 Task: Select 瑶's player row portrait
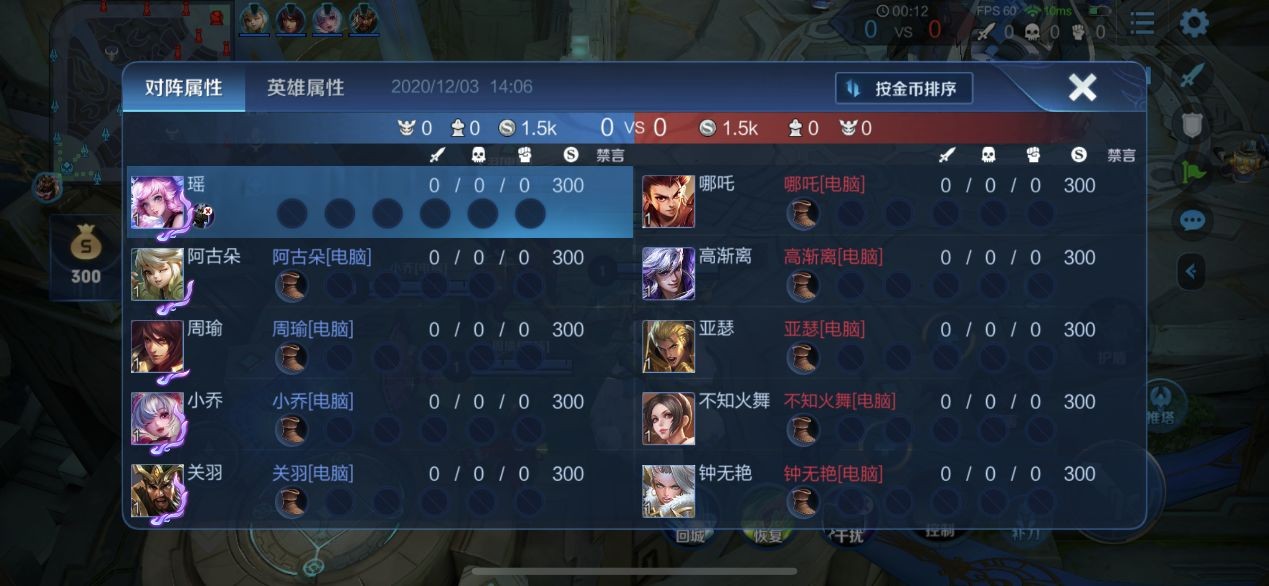158,202
